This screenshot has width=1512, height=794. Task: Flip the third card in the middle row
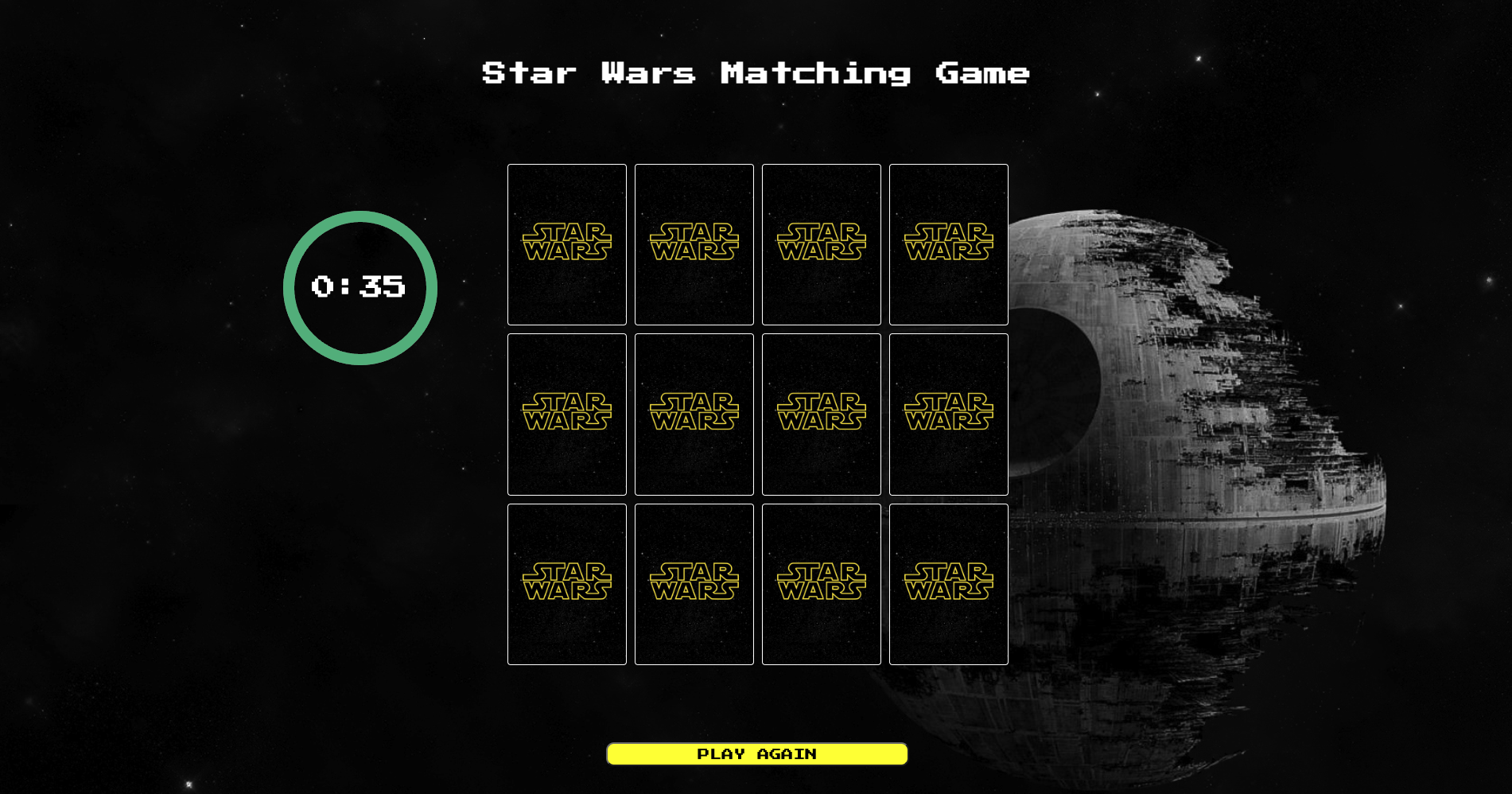point(821,414)
